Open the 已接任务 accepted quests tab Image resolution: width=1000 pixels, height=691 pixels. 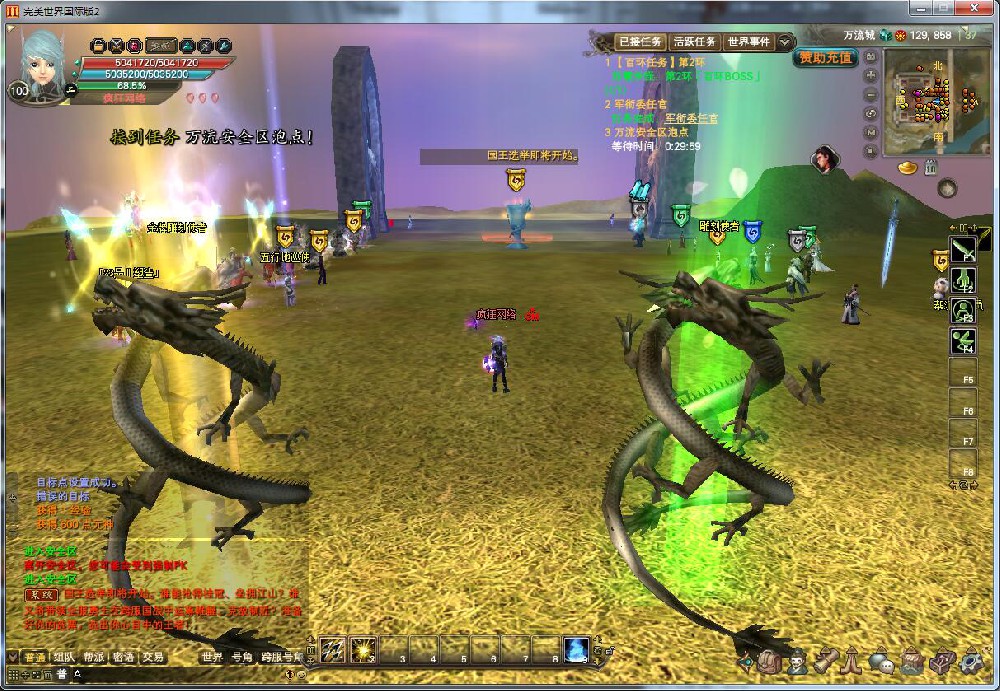click(x=640, y=42)
